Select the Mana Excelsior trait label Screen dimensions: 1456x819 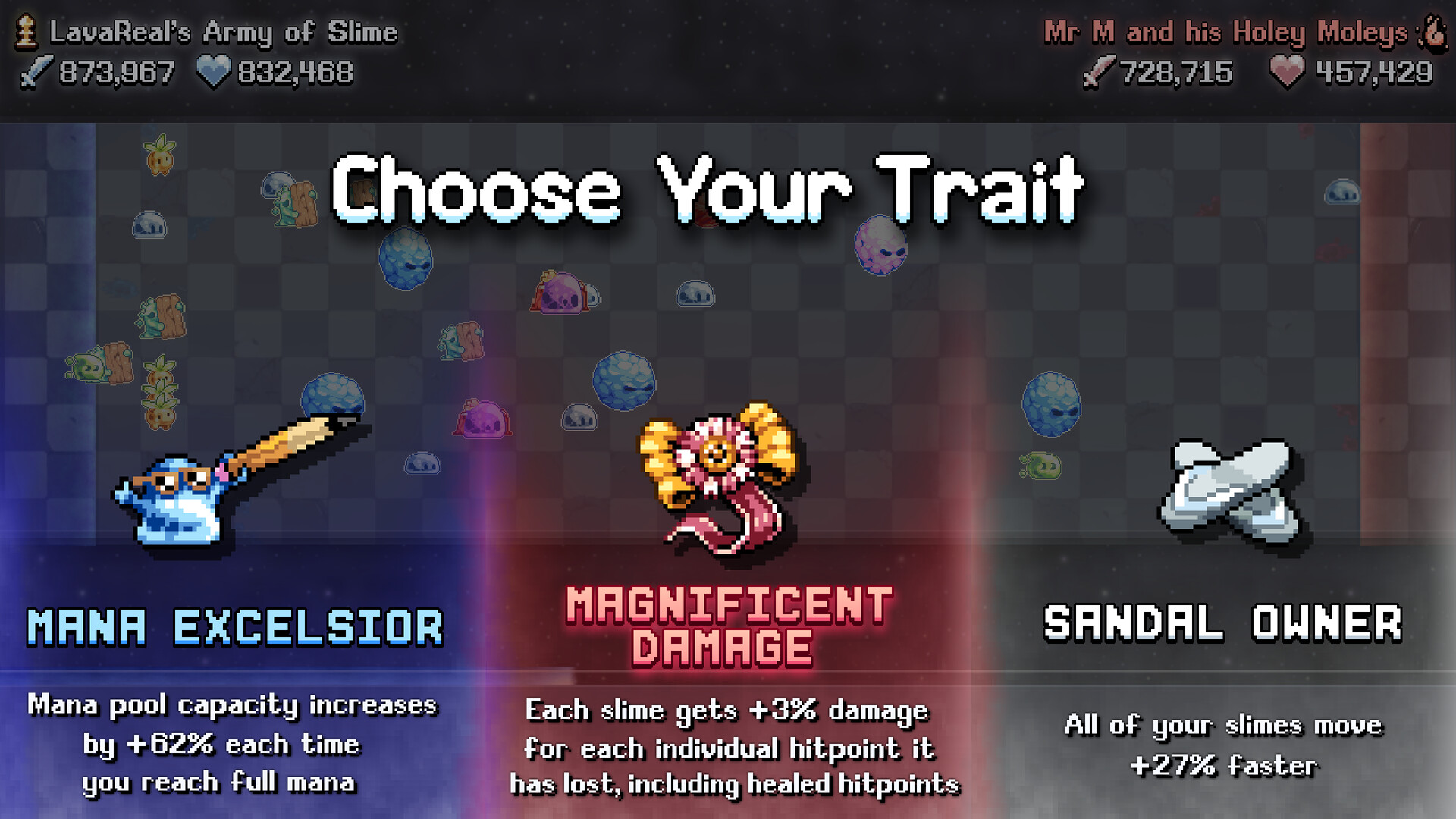(234, 625)
